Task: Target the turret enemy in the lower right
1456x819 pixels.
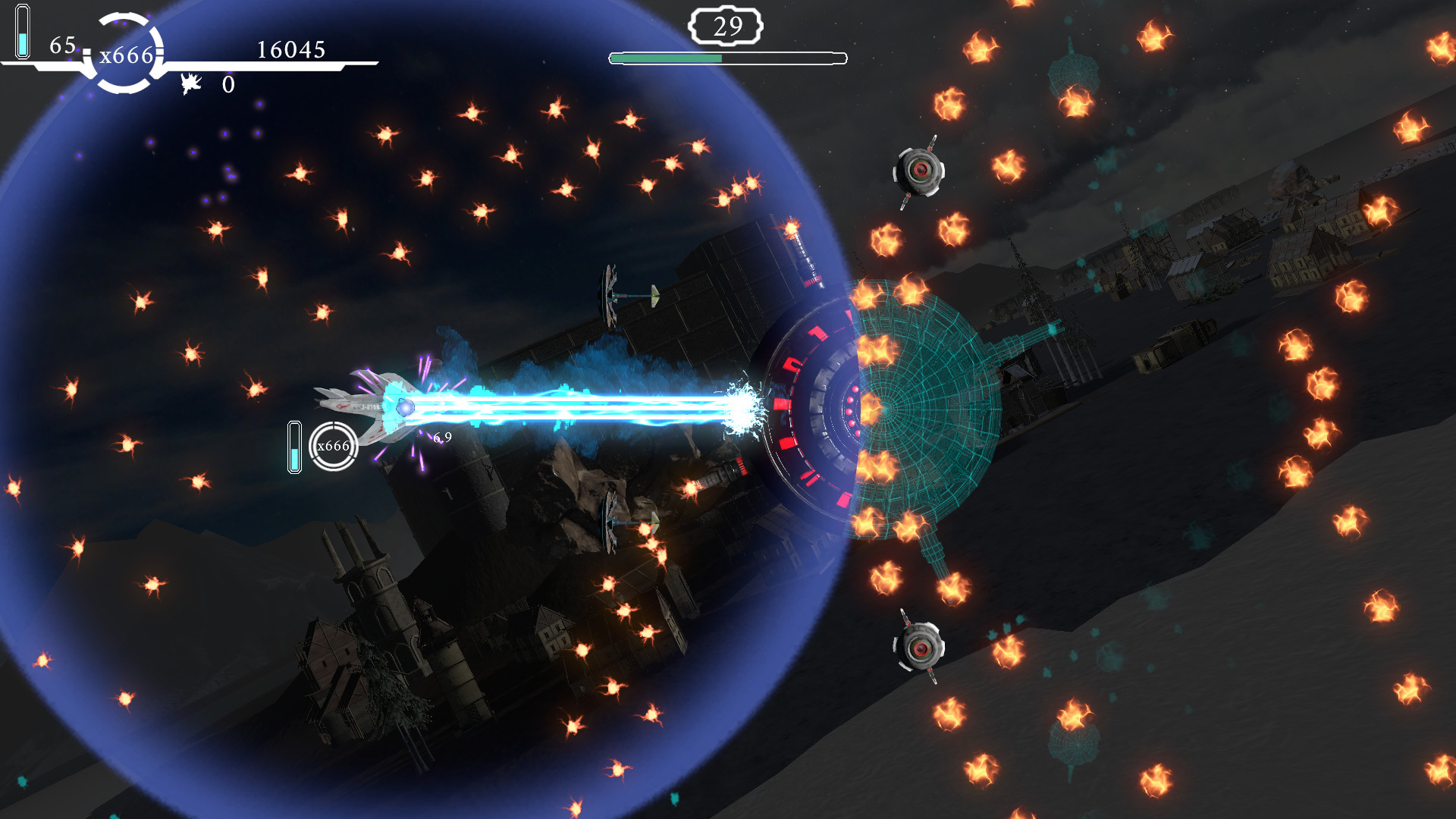Action: [920, 650]
